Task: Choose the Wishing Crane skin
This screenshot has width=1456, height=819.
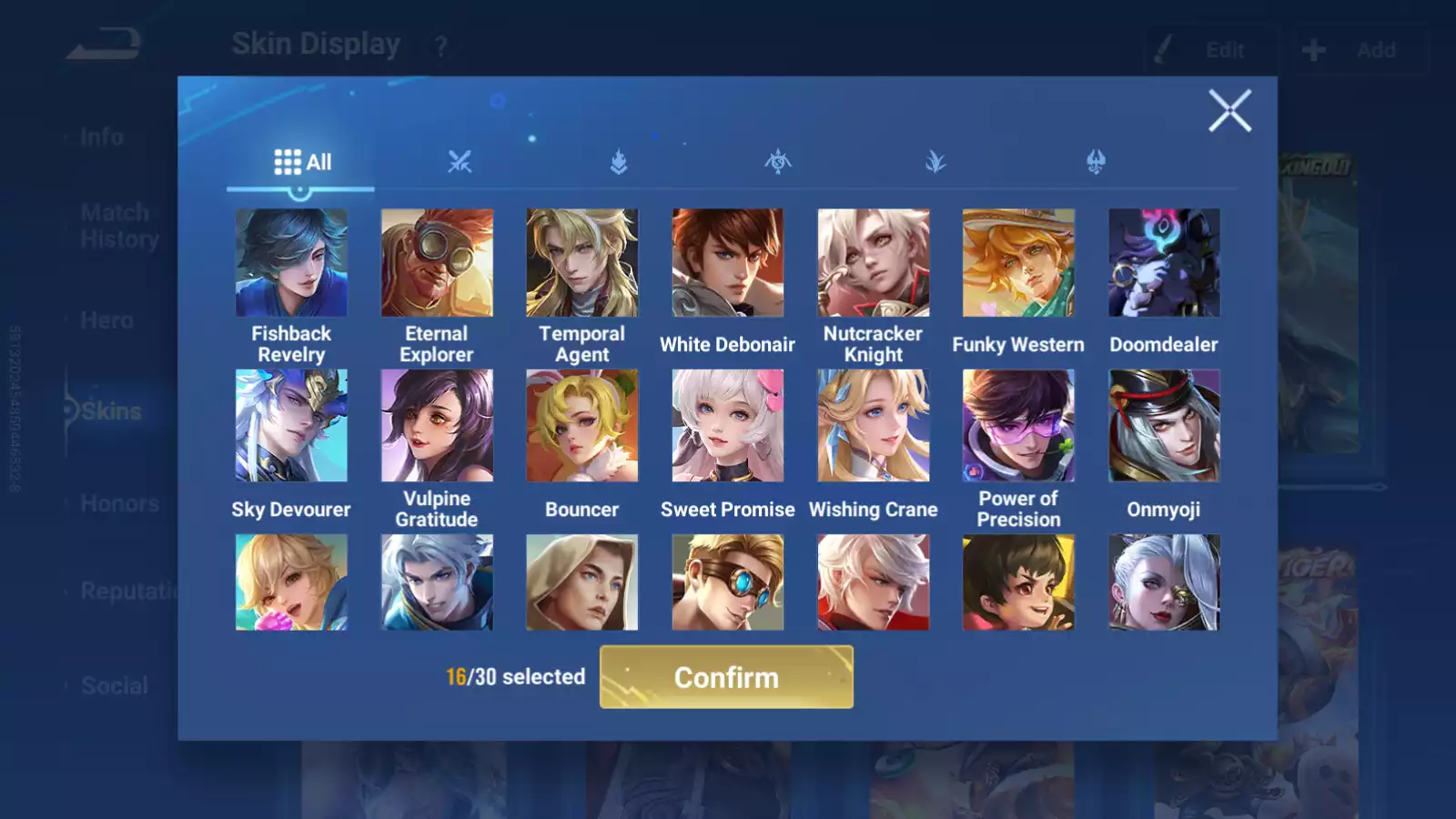Action: pyautogui.click(x=874, y=425)
